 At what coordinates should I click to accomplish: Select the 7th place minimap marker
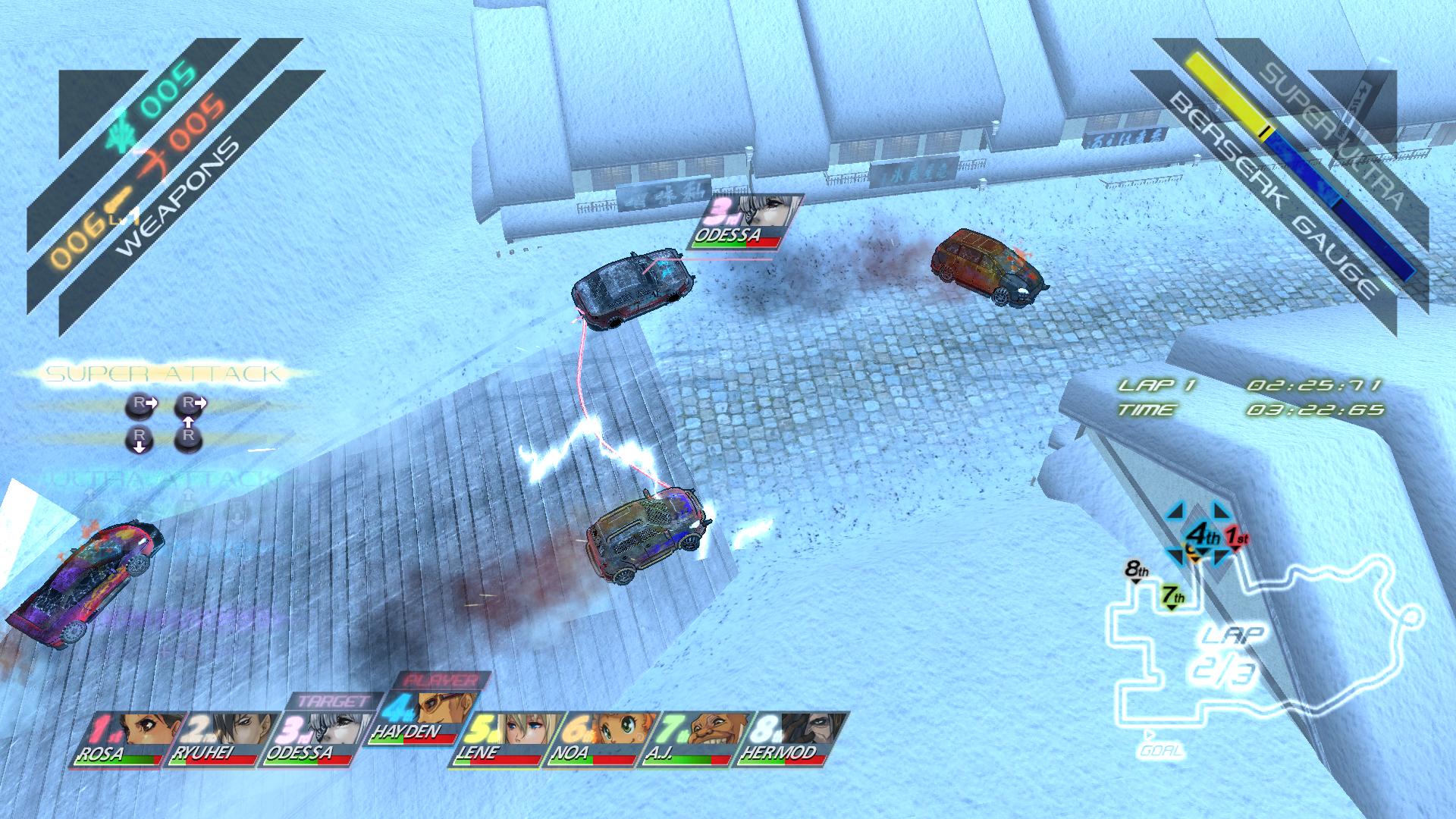(x=1172, y=597)
